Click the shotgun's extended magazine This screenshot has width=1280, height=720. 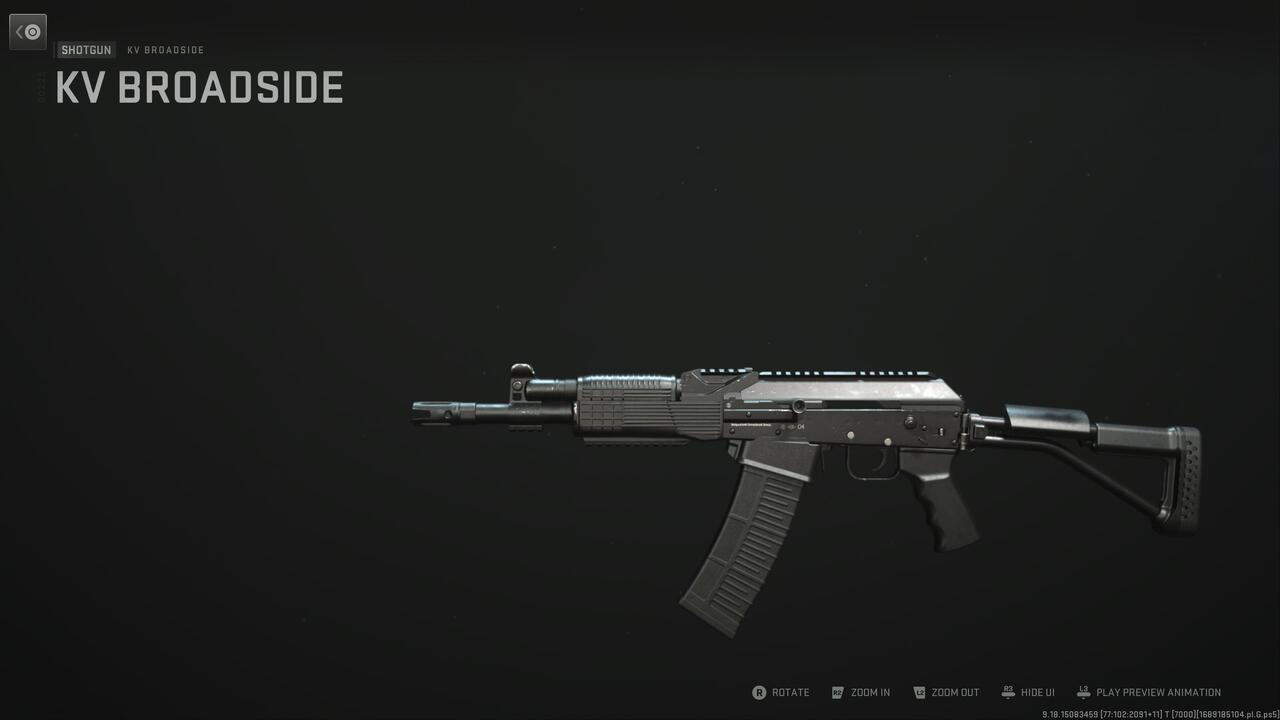coord(745,540)
